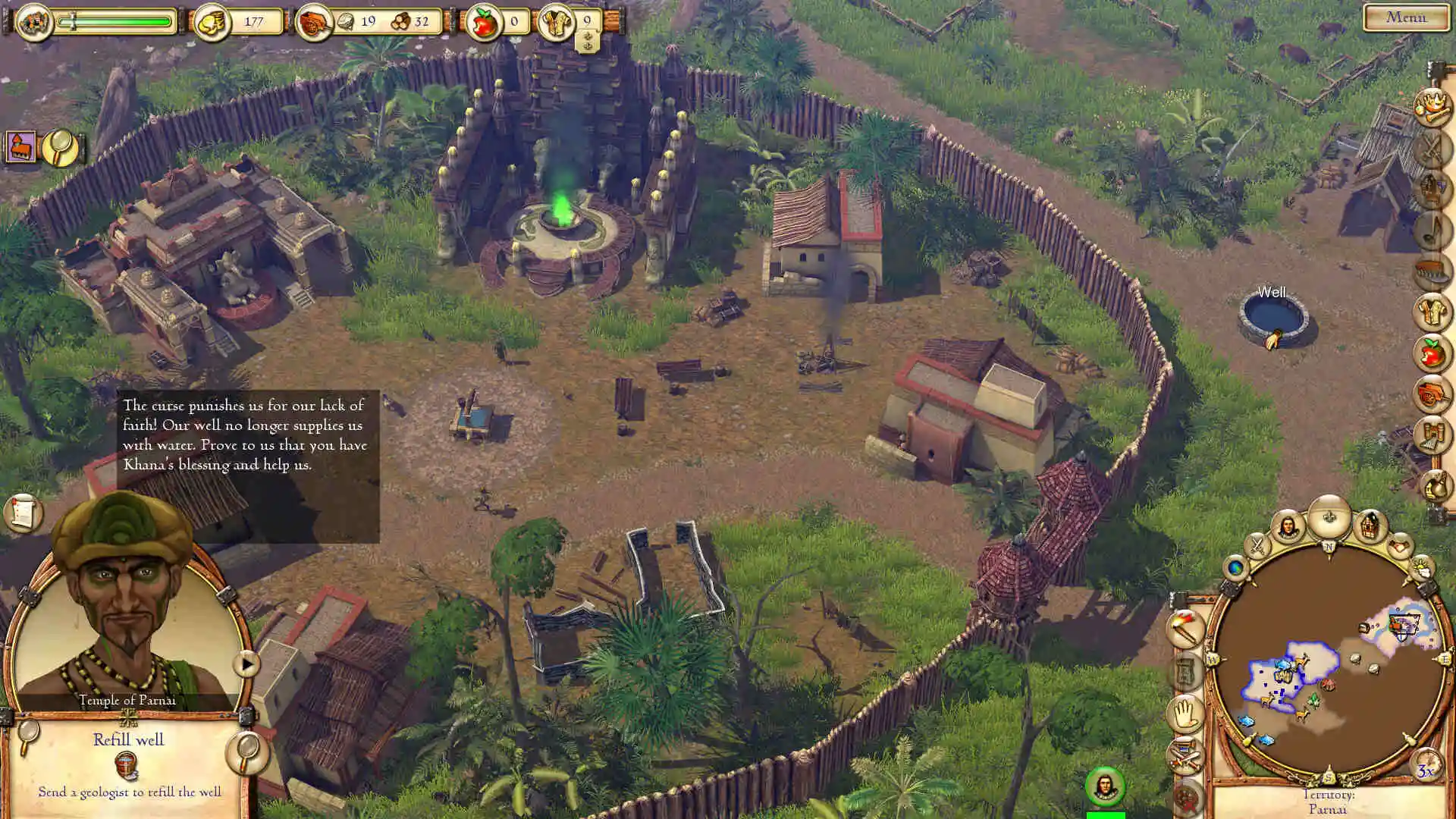Click the building icon above the minimap
The width and height of the screenshot is (1456, 819).
[x=1370, y=525]
